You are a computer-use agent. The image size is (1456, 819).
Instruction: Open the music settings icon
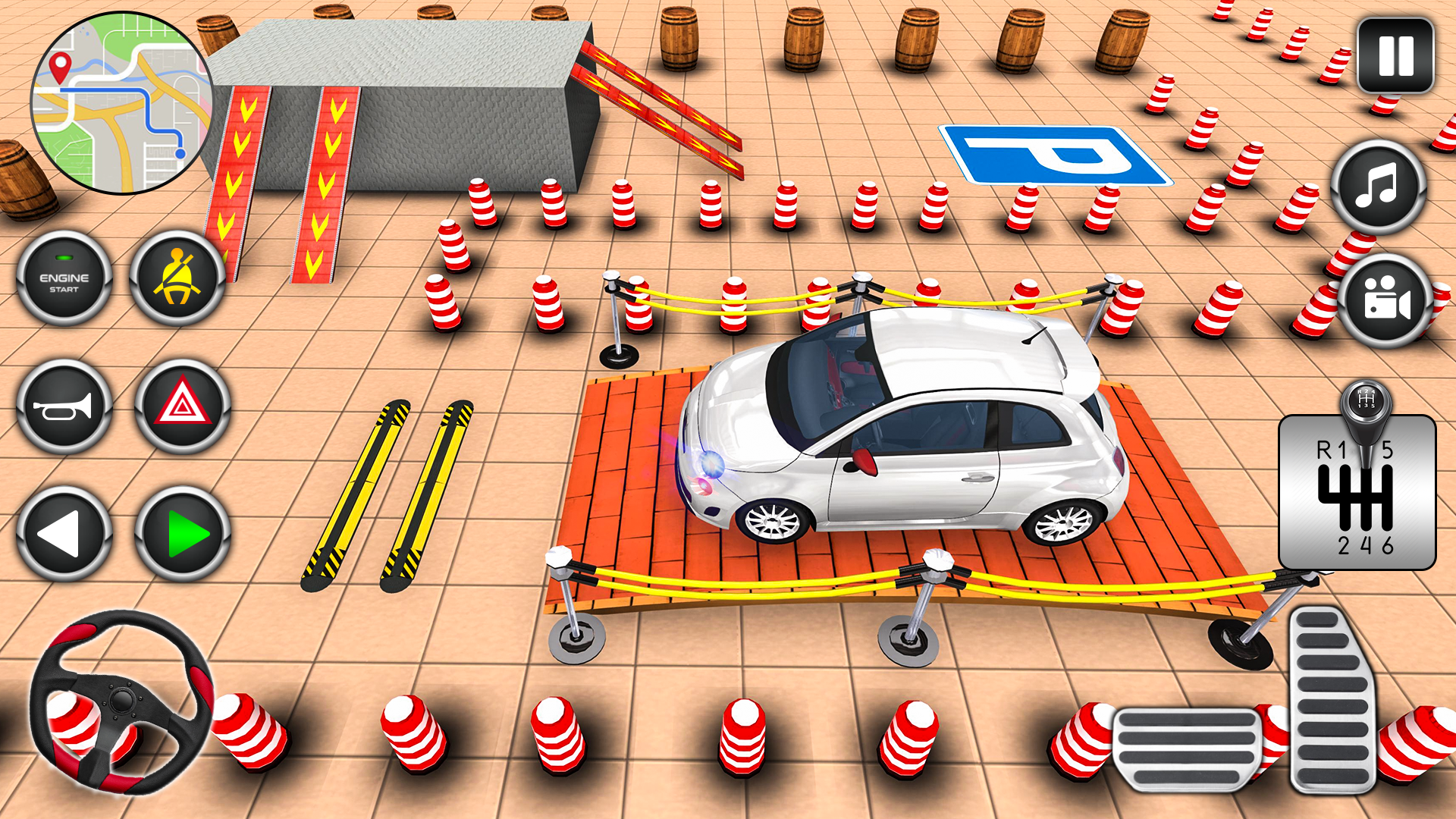1380,188
